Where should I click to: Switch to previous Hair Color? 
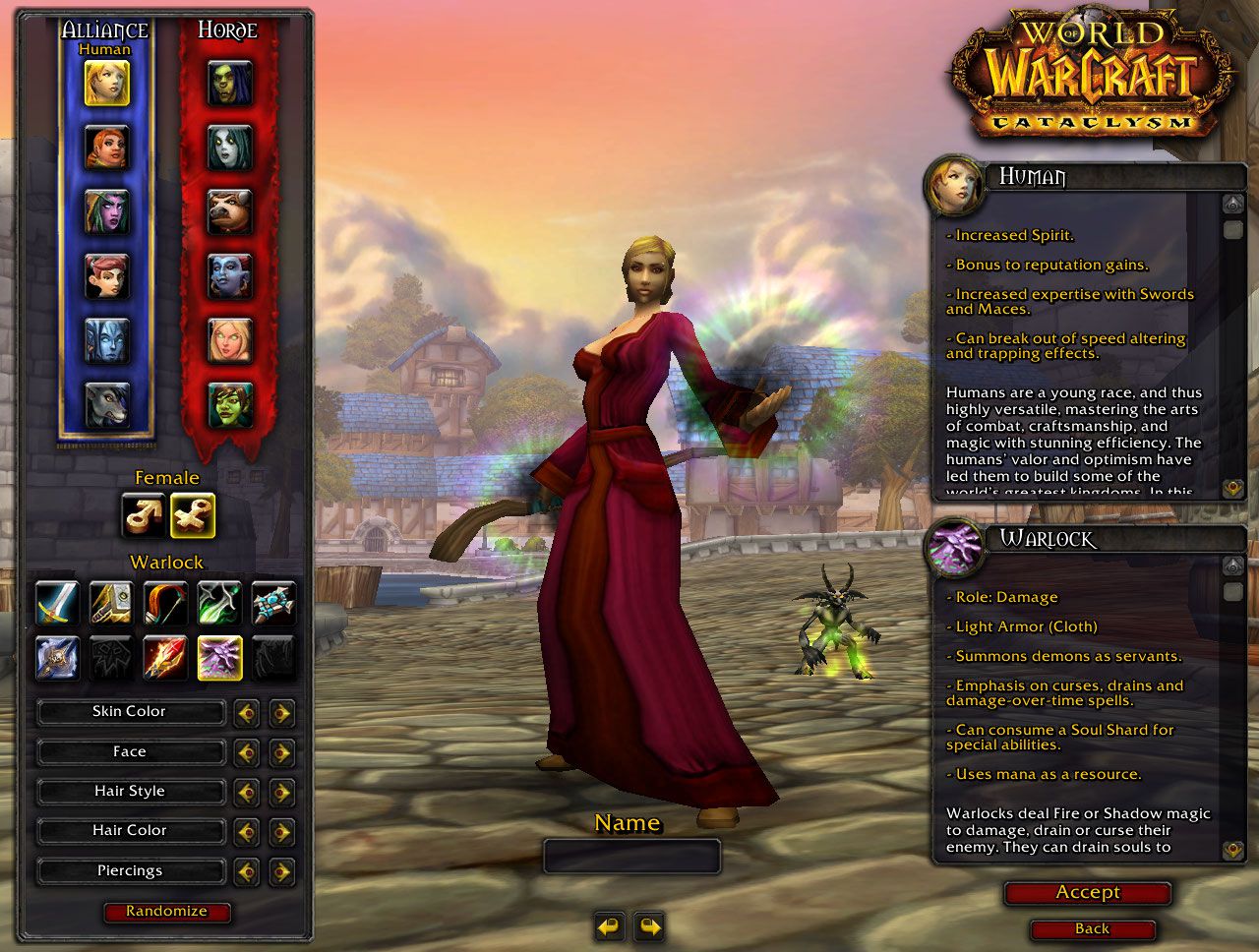point(246,831)
